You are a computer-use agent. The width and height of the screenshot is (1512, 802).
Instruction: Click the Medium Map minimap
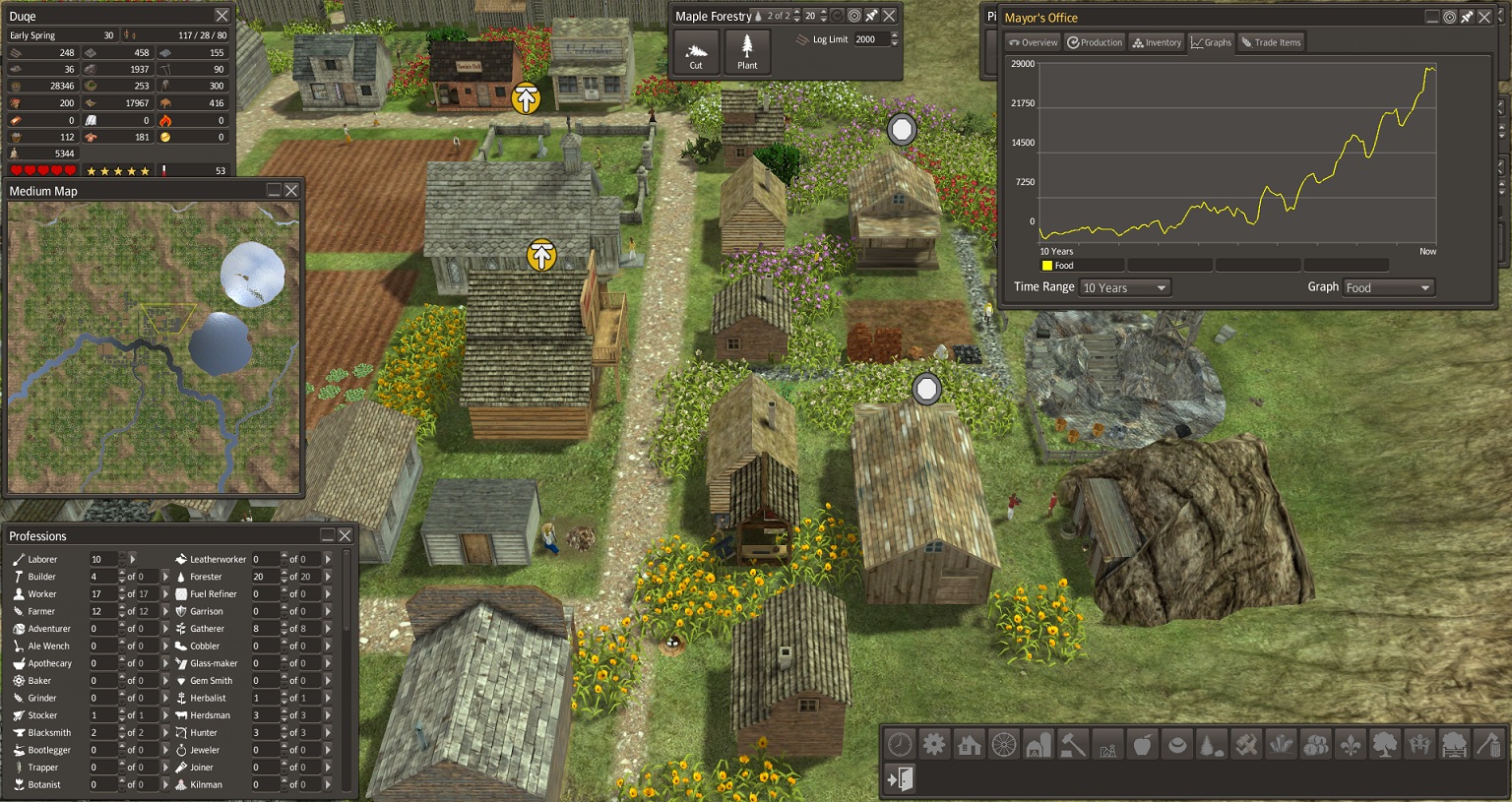[153, 346]
